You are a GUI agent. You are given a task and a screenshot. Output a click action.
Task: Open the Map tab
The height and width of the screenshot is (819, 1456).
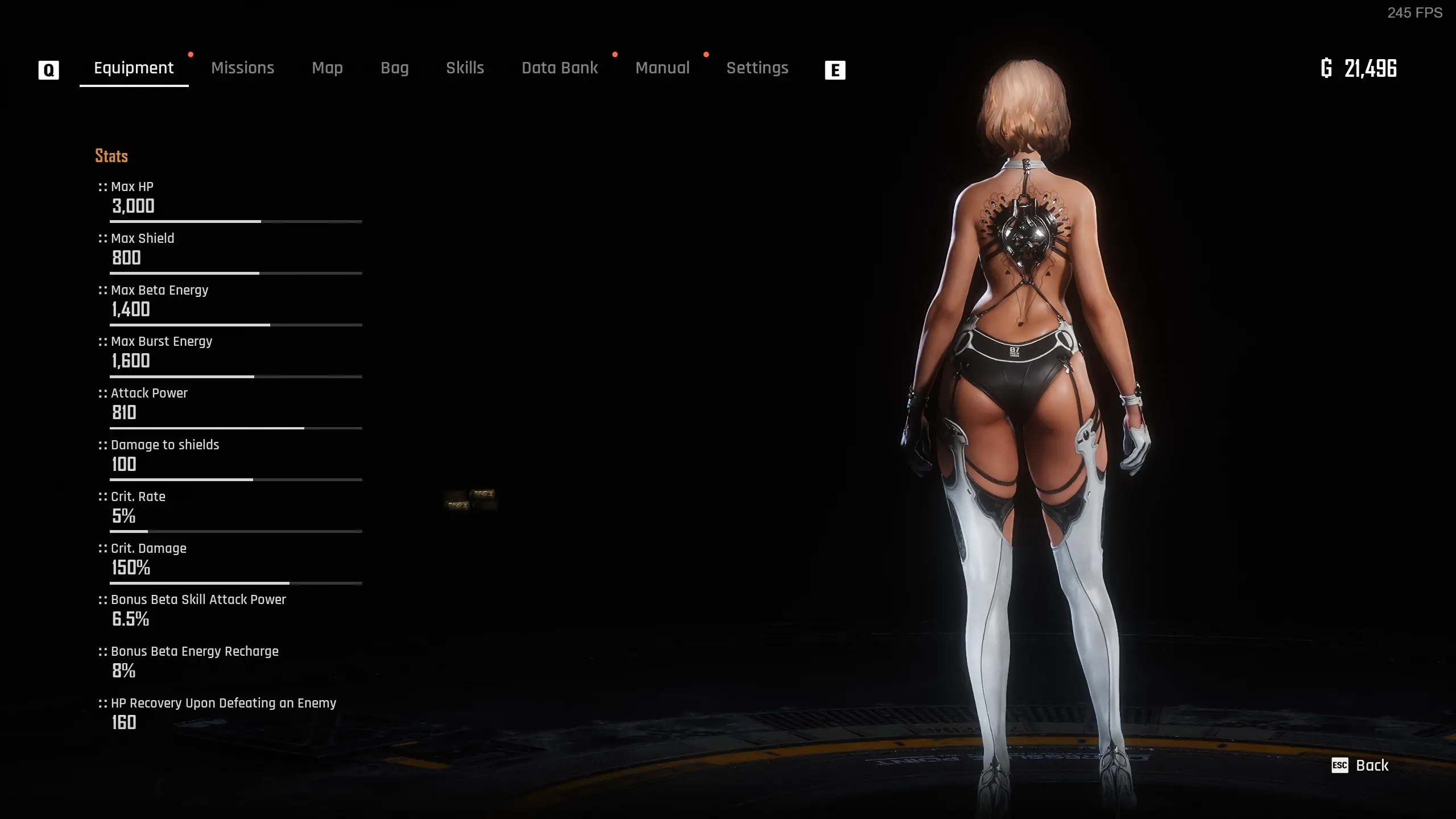pos(327,68)
